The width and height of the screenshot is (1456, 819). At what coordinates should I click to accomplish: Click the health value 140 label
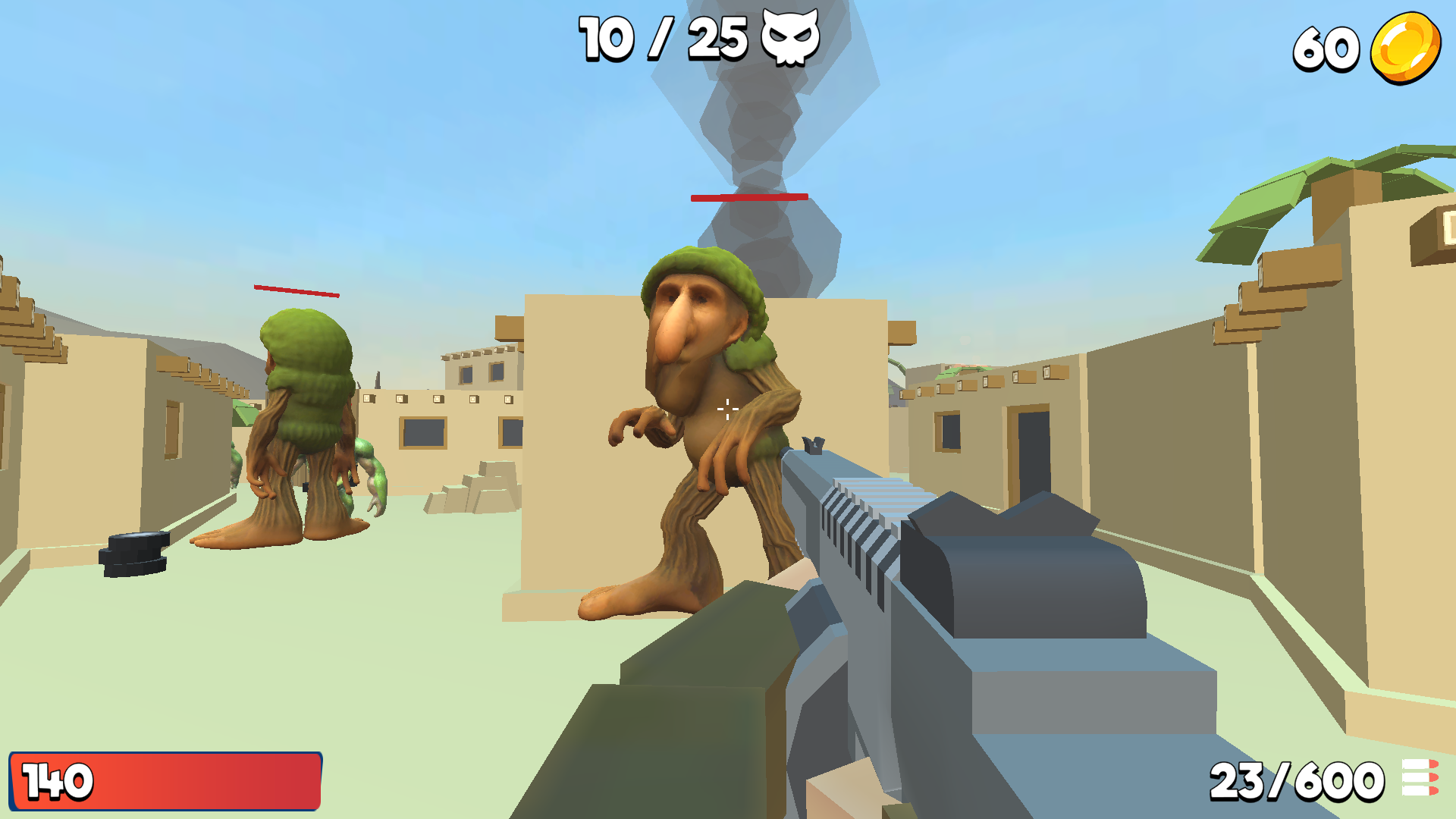57,779
